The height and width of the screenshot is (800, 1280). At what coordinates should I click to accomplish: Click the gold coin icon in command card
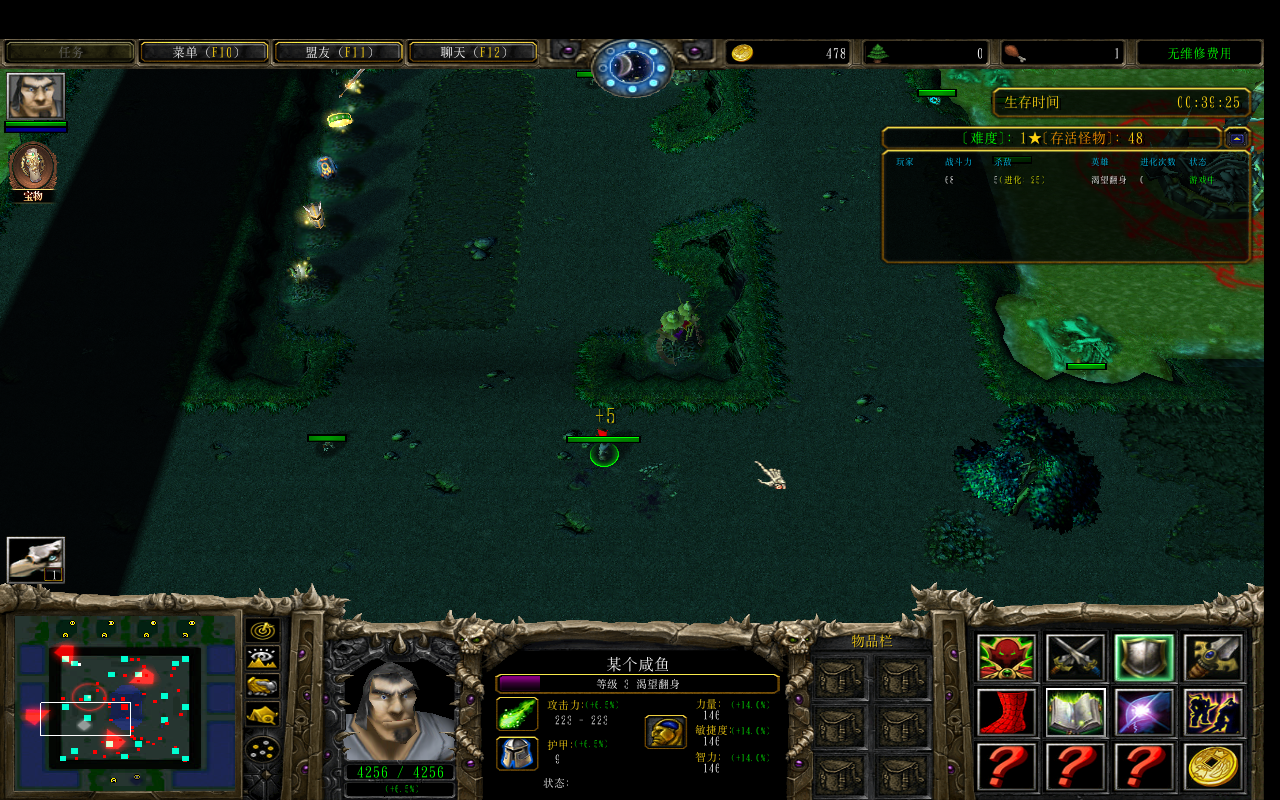pyautogui.click(x=1214, y=767)
